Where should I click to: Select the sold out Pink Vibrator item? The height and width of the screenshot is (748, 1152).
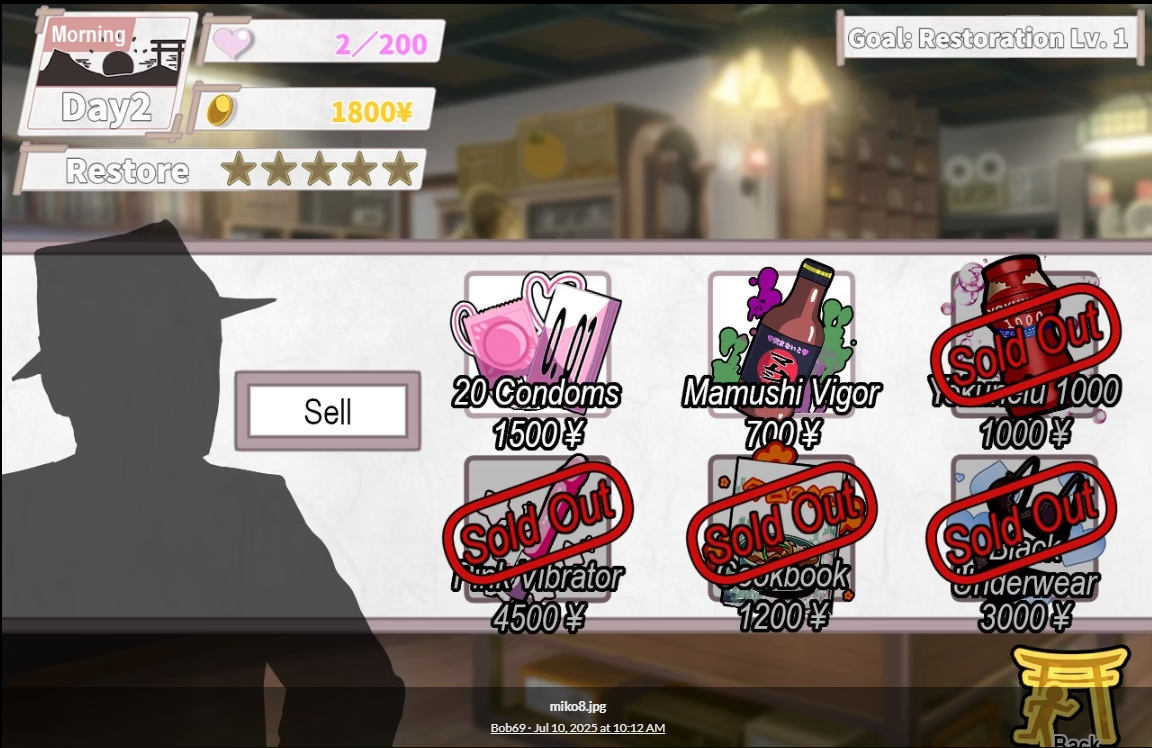[x=537, y=528]
